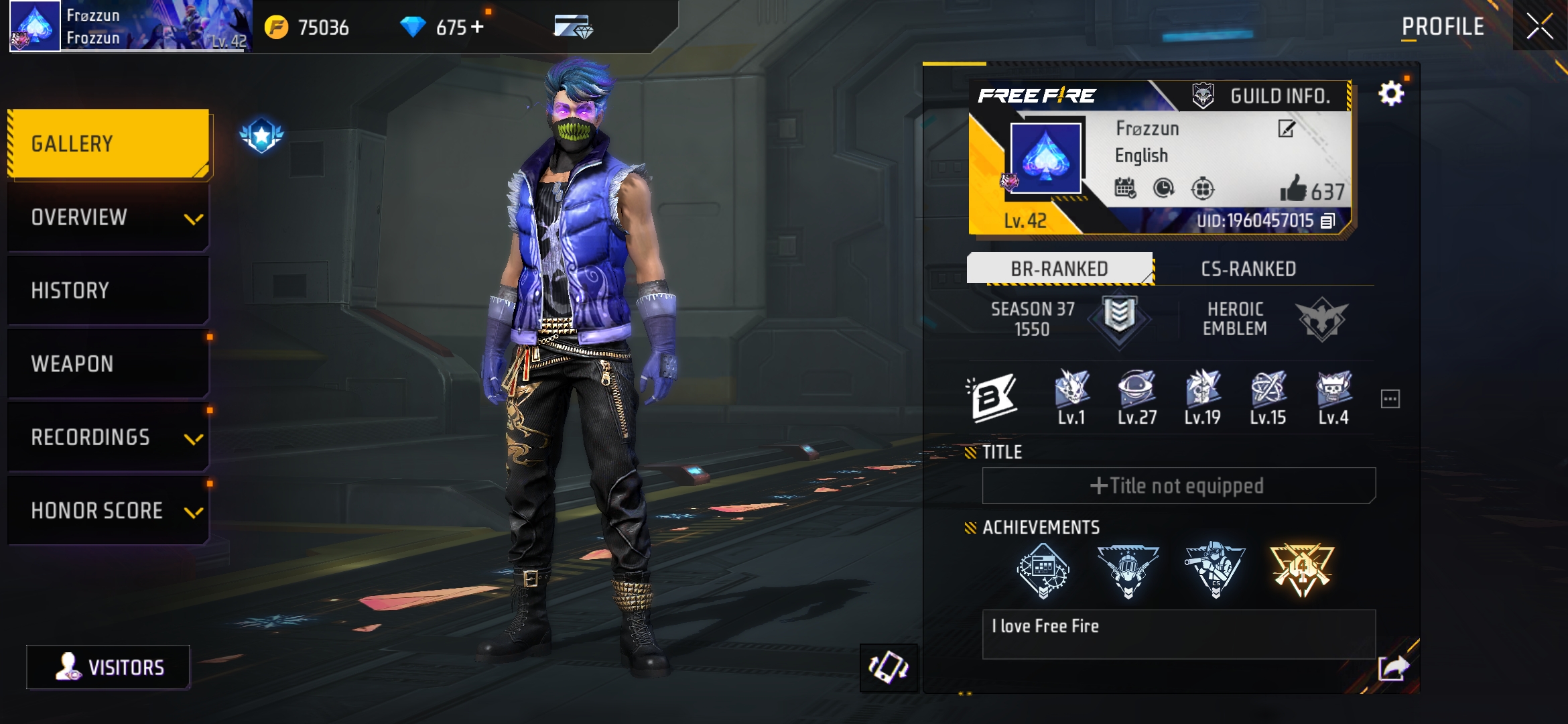Expand the Overview section
Image resolution: width=1568 pixels, height=724 pixels.
(109, 218)
